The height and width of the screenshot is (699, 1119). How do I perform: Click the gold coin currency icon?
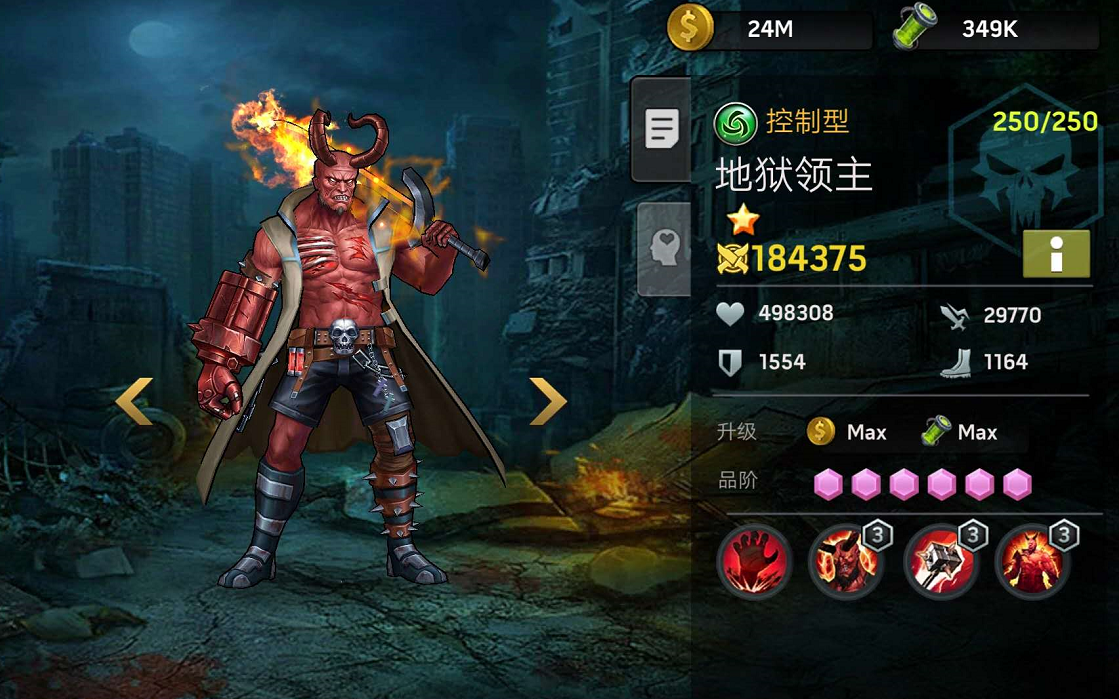tap(690, 28)
